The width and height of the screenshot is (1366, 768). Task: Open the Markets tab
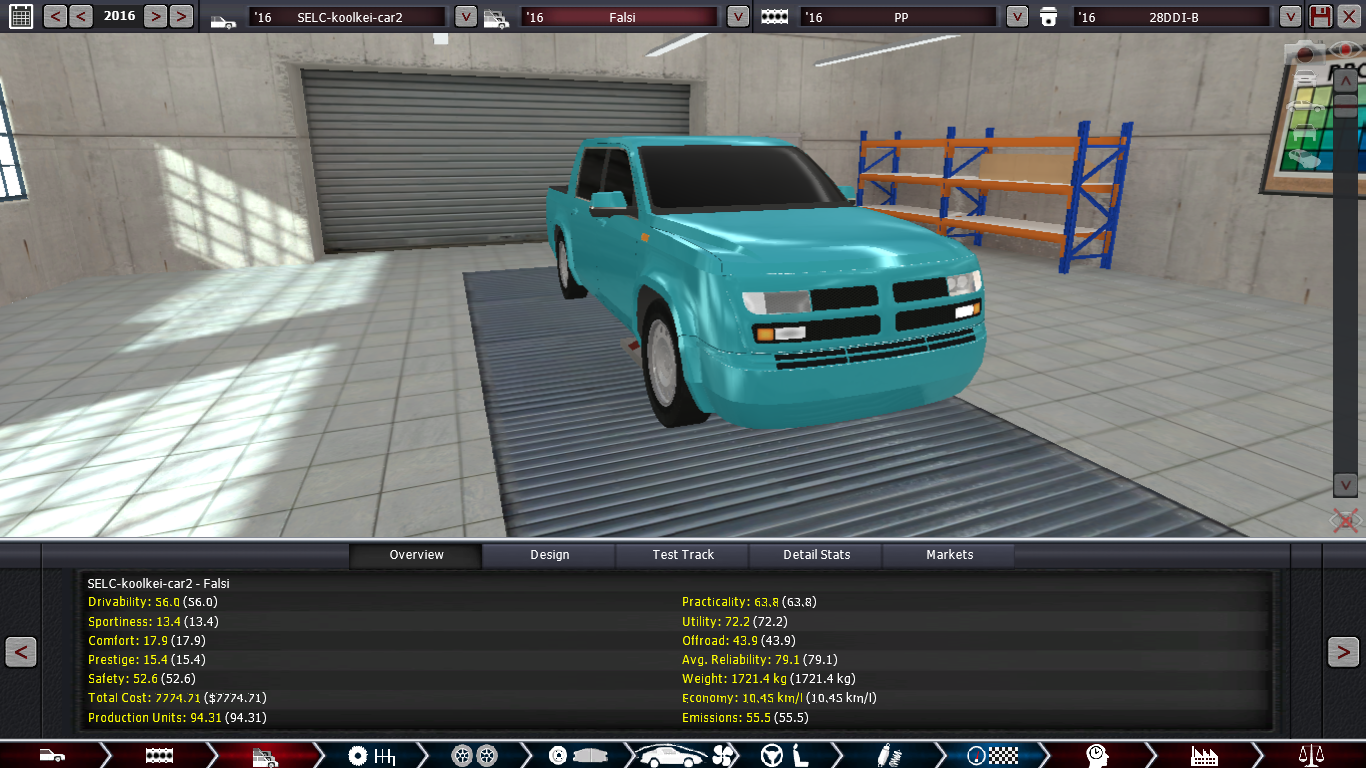[949, 555]
